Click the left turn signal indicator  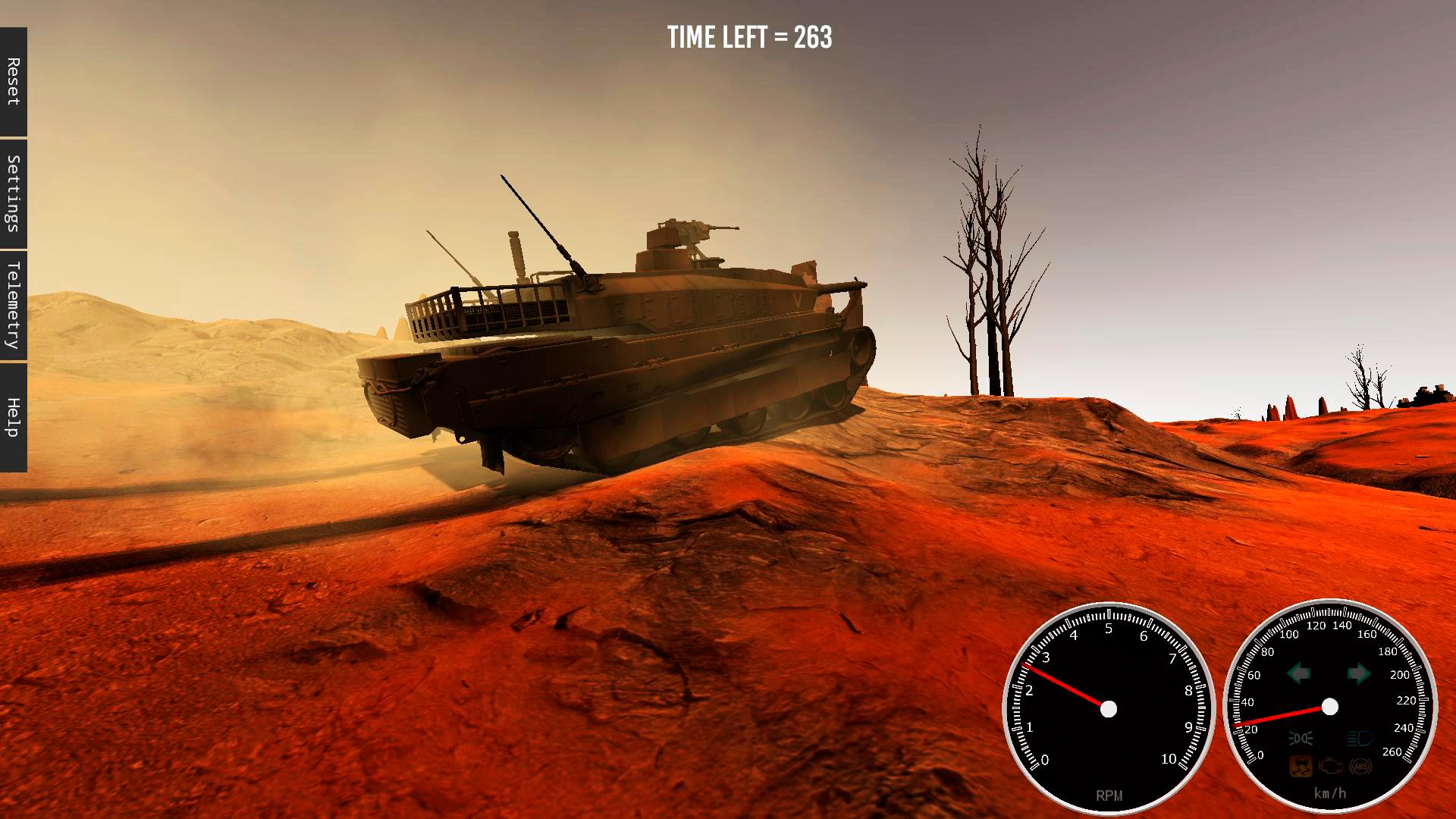(x=1300, y=673)
